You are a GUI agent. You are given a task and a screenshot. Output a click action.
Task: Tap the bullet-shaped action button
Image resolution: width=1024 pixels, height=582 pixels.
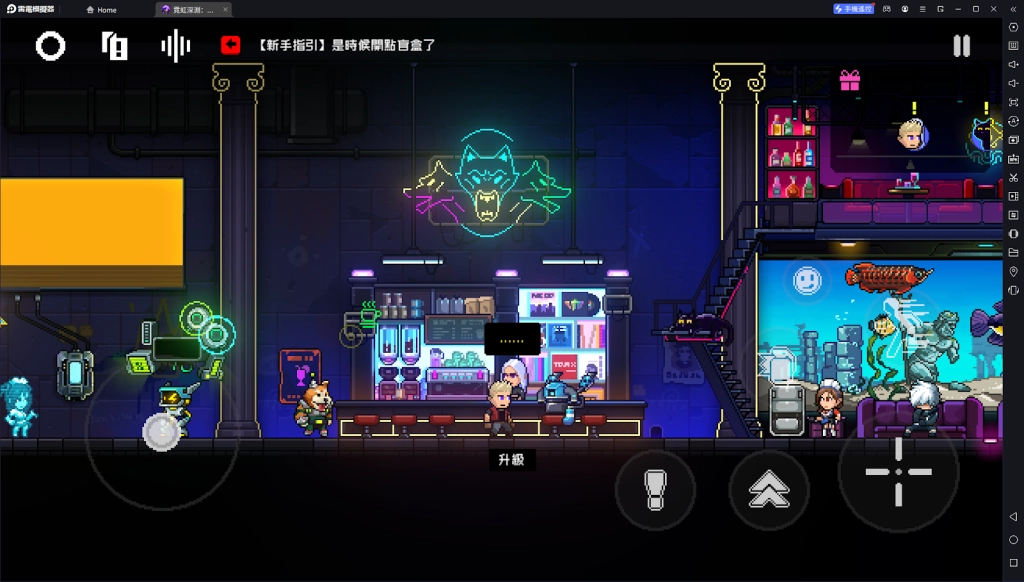point(655,490)
